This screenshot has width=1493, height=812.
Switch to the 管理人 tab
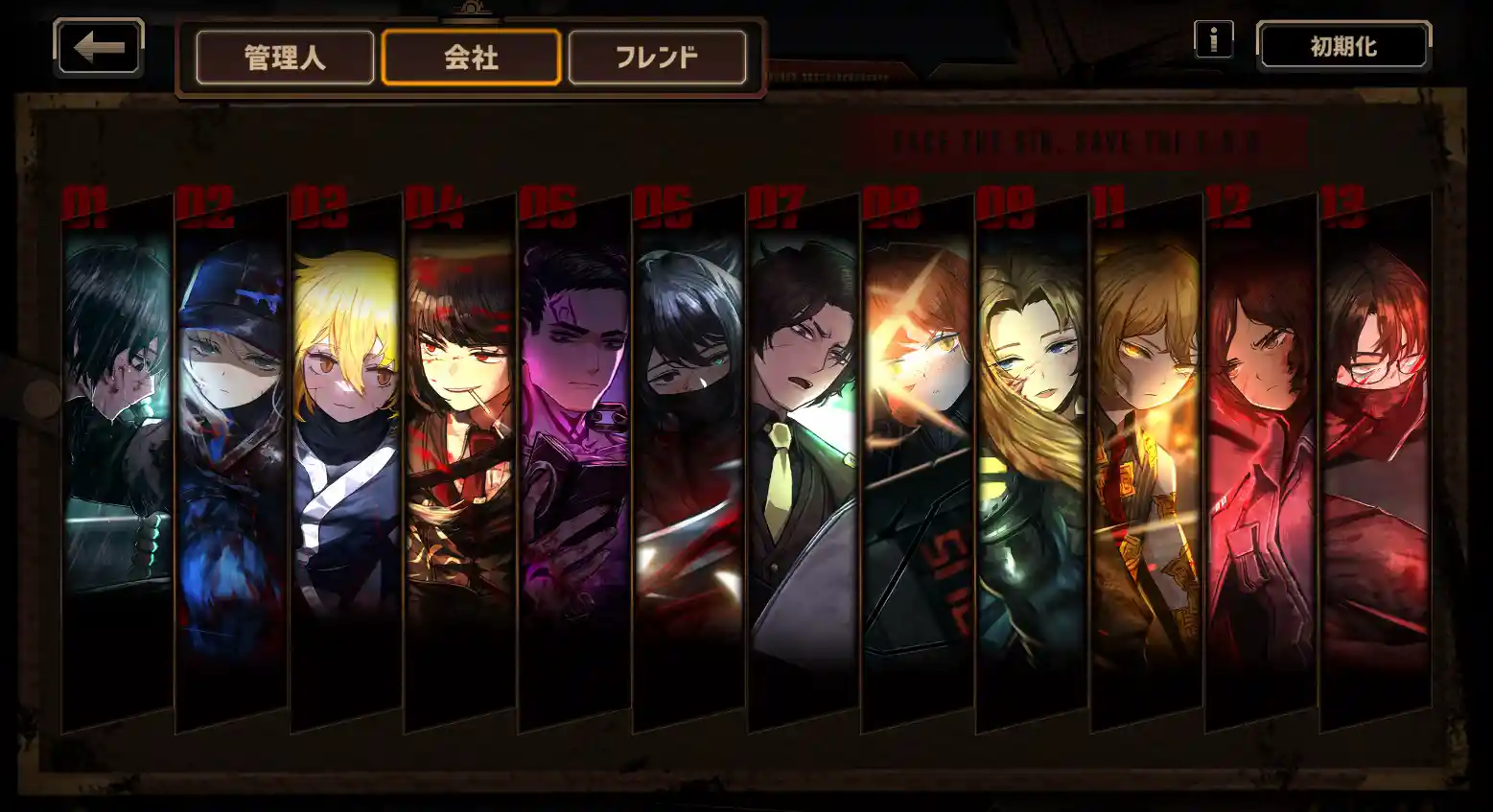(284, 58)
